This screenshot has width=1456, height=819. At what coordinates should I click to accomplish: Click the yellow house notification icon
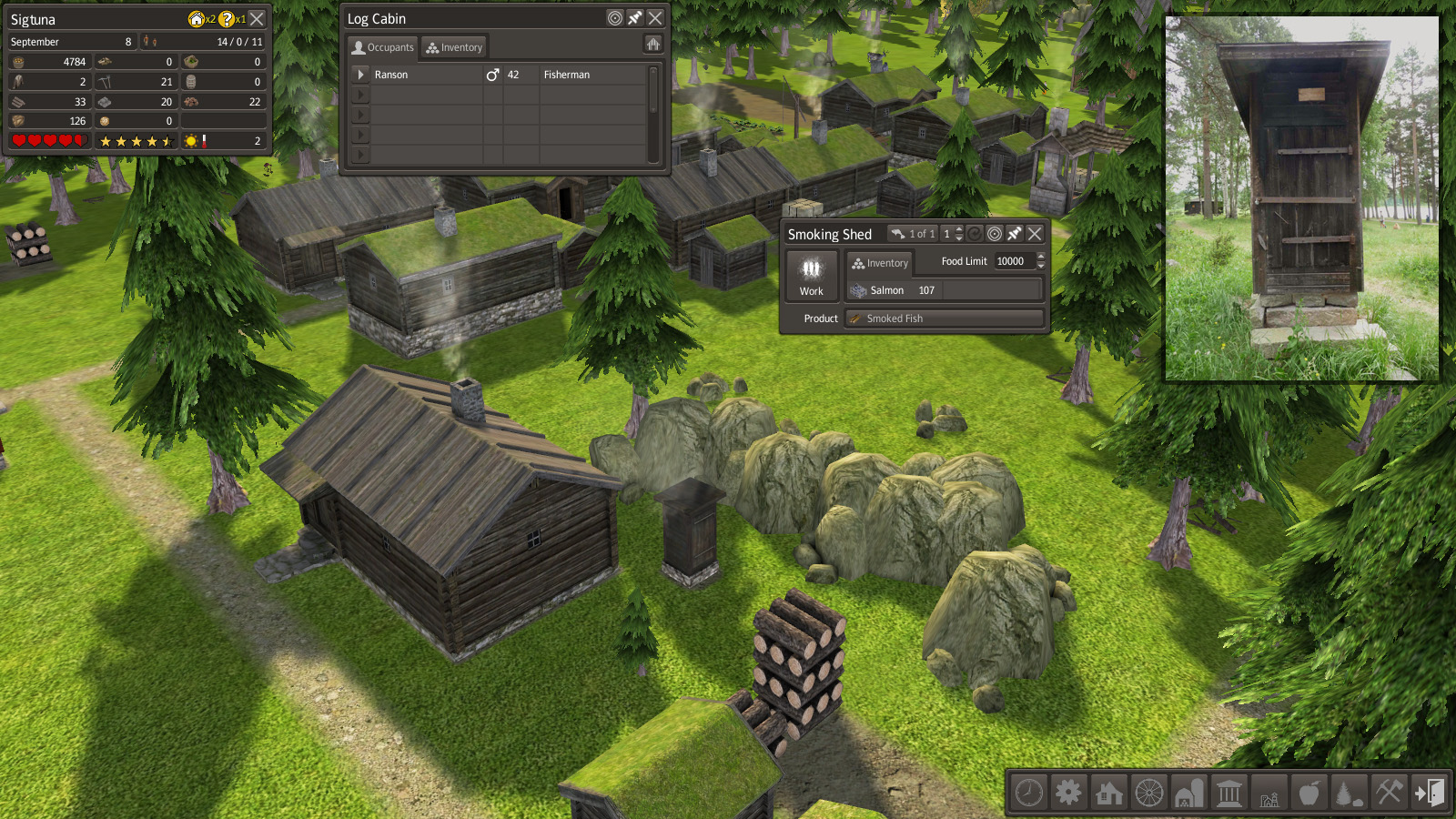(x=197, y=19)
